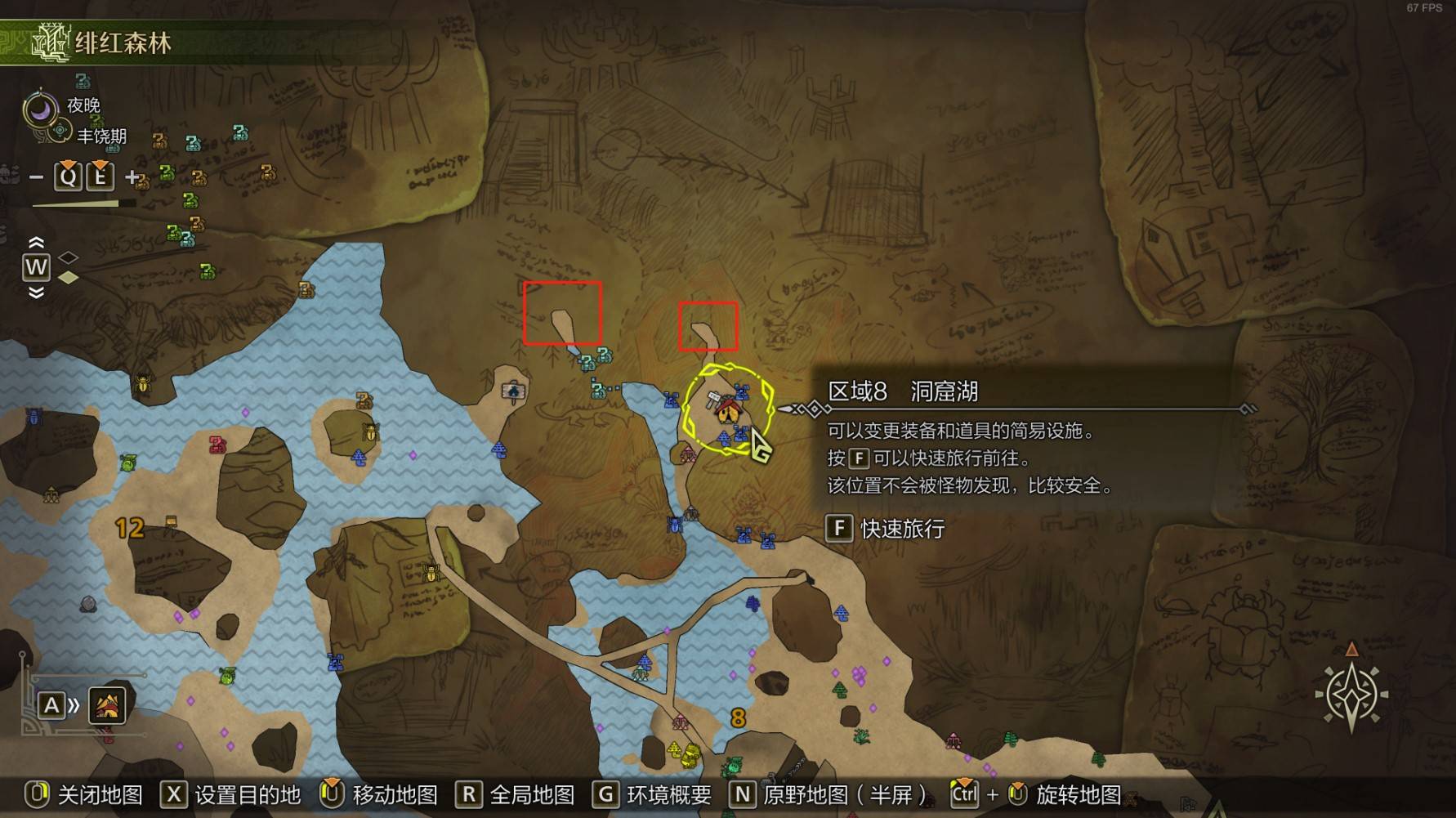The image size is (1456, 818).
Task: Click the map thumbnail beside the A key prompt
Action: 107,707
